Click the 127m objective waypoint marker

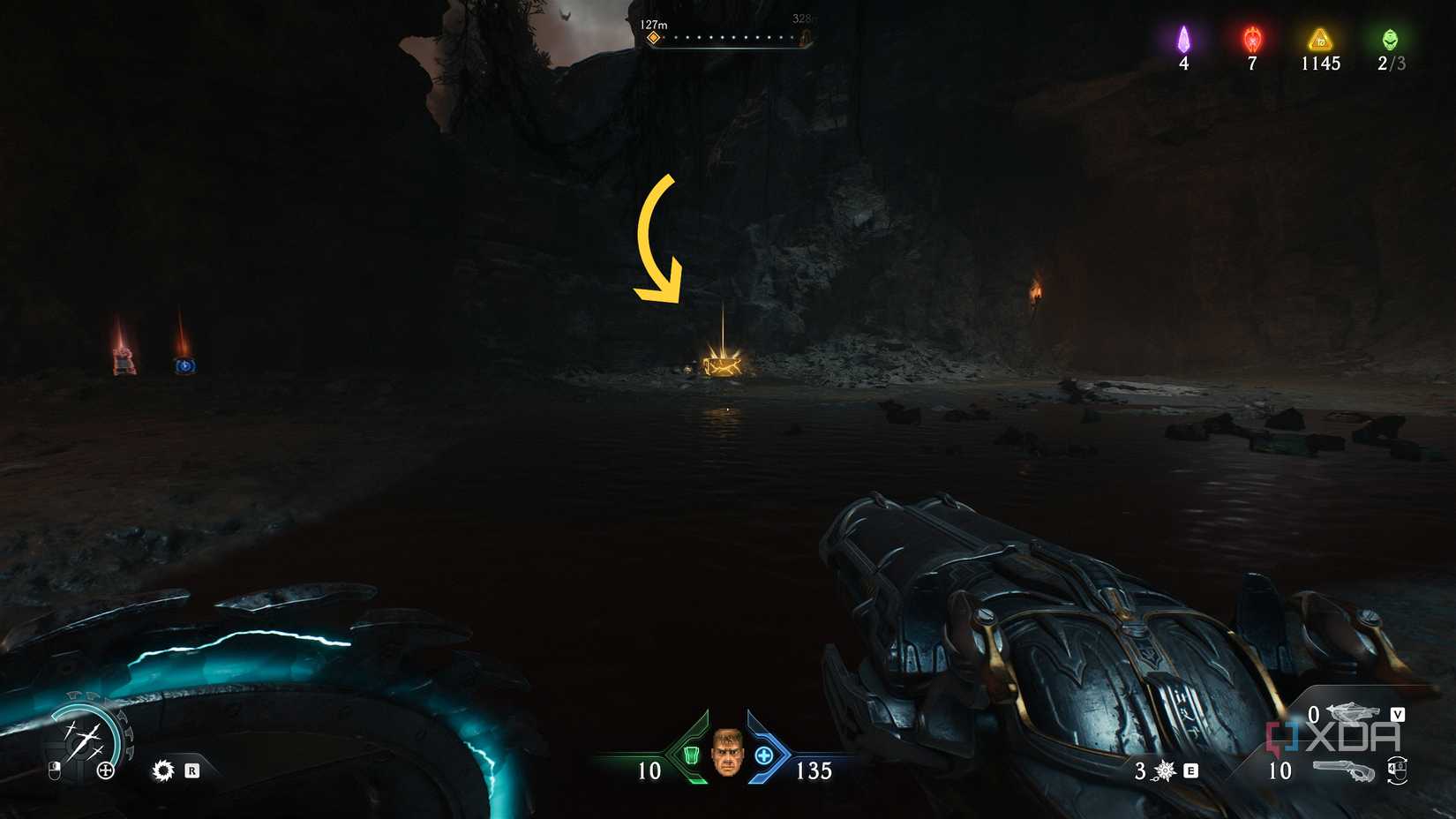pos(655,37)
